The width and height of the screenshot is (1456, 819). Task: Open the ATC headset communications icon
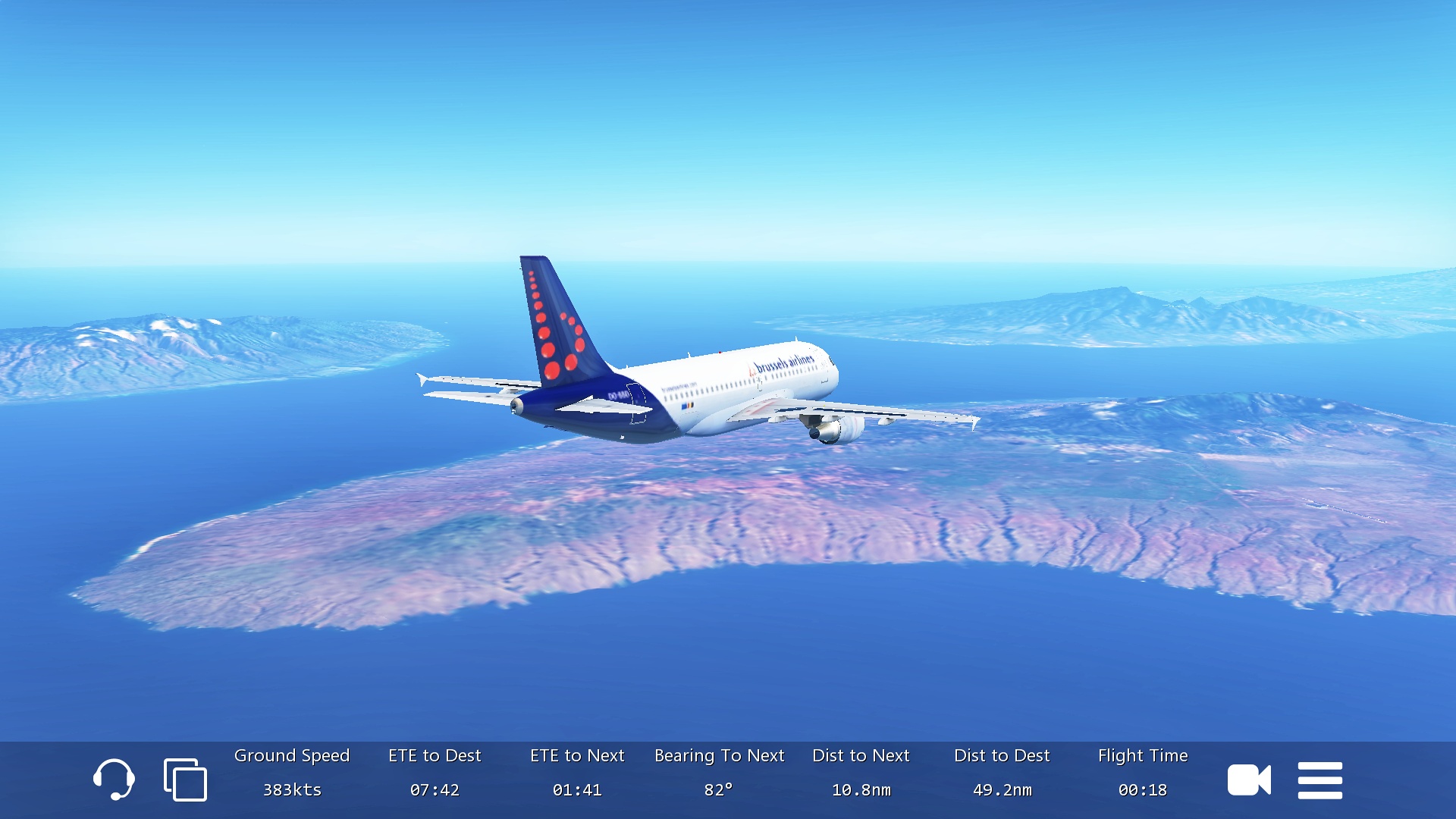click(114, 780)
